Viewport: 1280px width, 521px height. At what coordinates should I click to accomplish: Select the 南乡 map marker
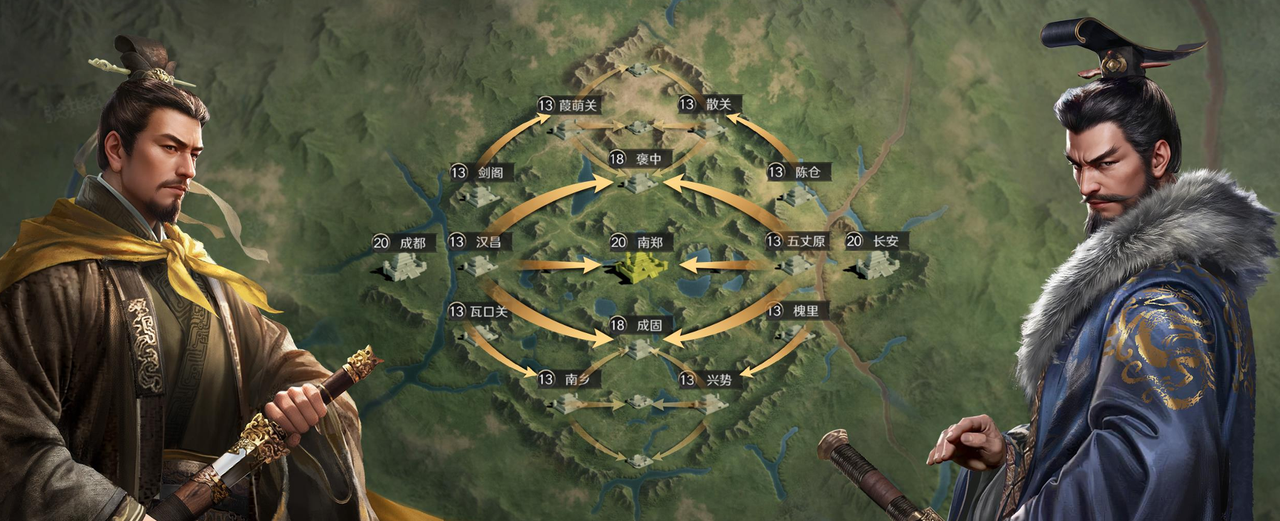(x=568, y=402)
